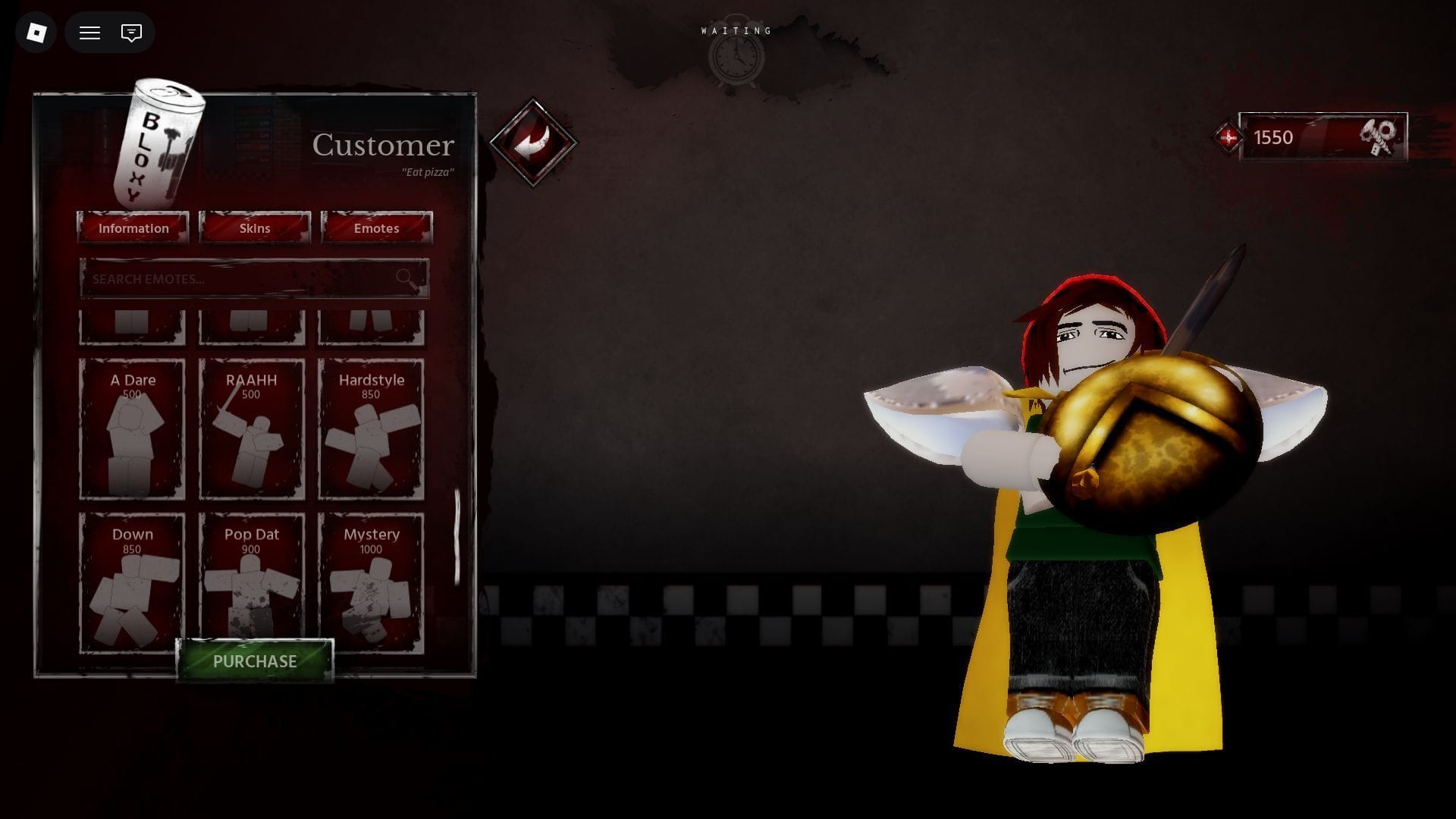Go back with the red arrow button
The image size is (1456, 819).
coord(533,142)
